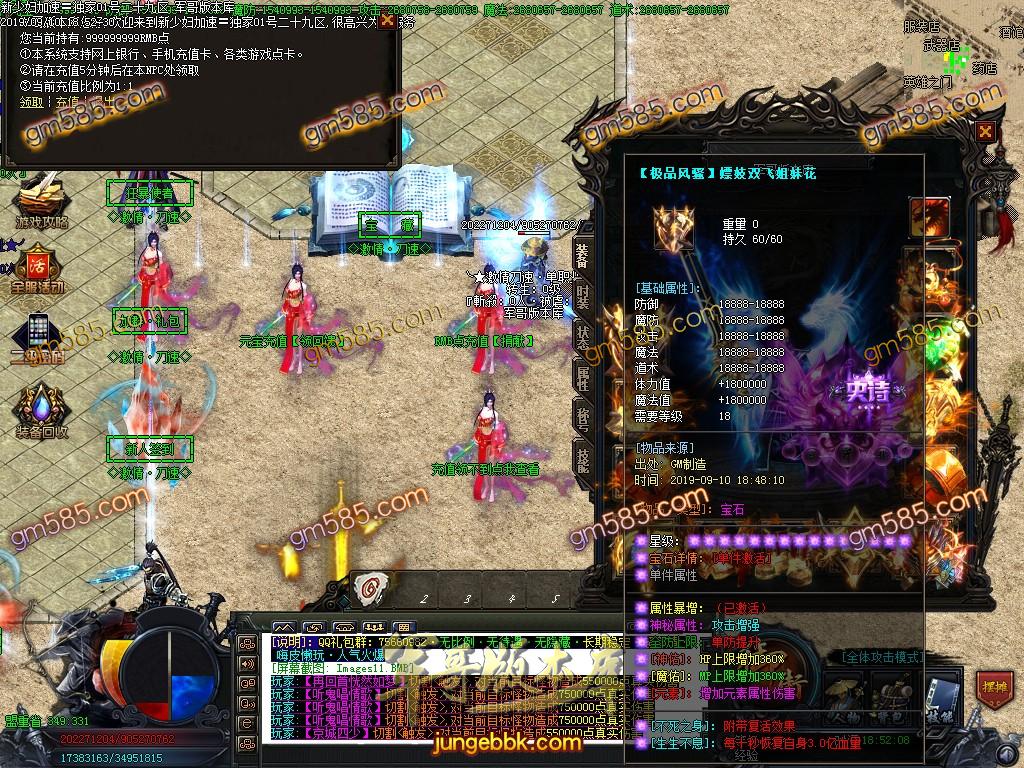Open the 装备回收 equipment recycle icon
Viewport: 1024px width, 768px height.
coord(41,412)
